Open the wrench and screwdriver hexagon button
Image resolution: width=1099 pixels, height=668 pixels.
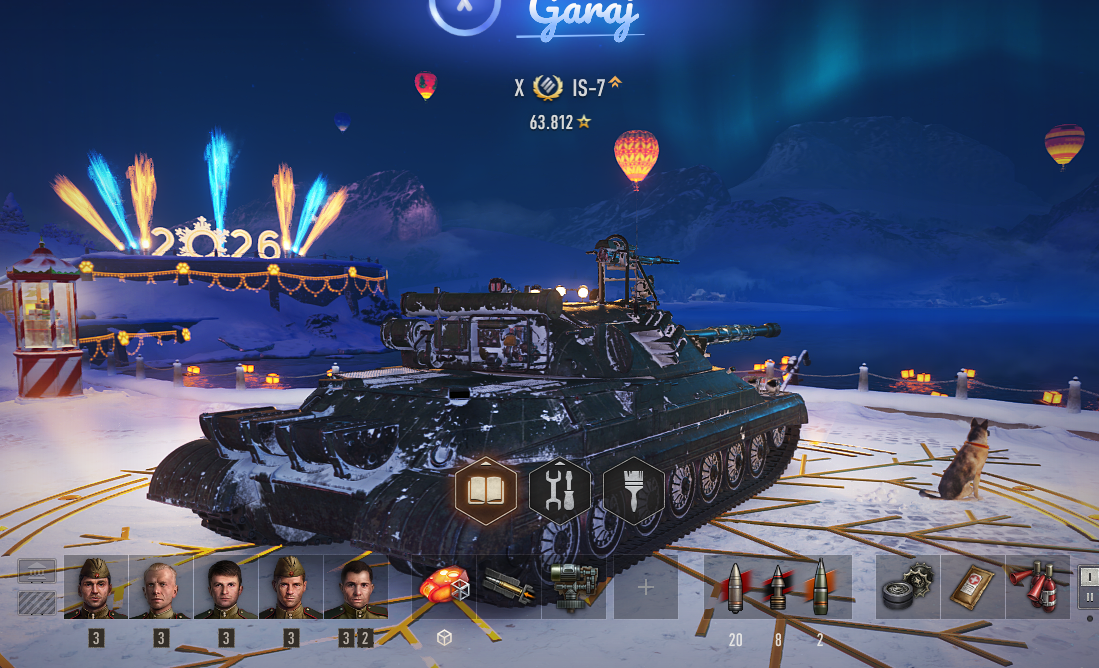(560, 490)
